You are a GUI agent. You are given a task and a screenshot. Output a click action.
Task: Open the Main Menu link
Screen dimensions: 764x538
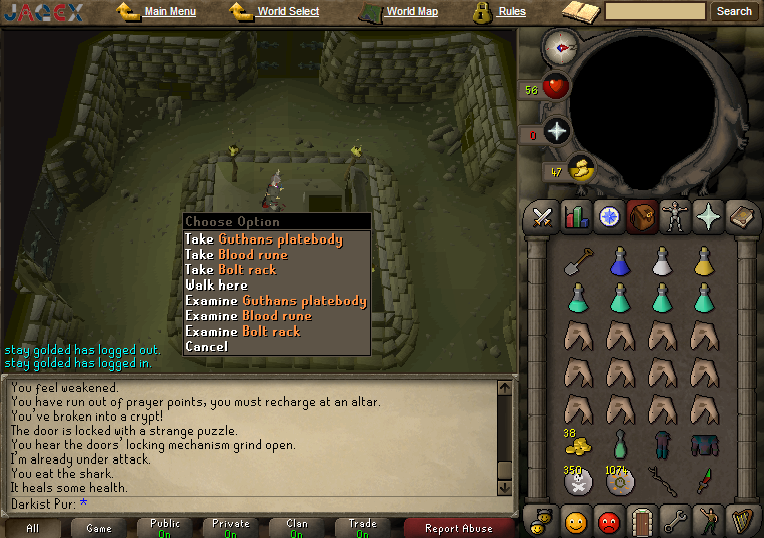click(169, 12)
